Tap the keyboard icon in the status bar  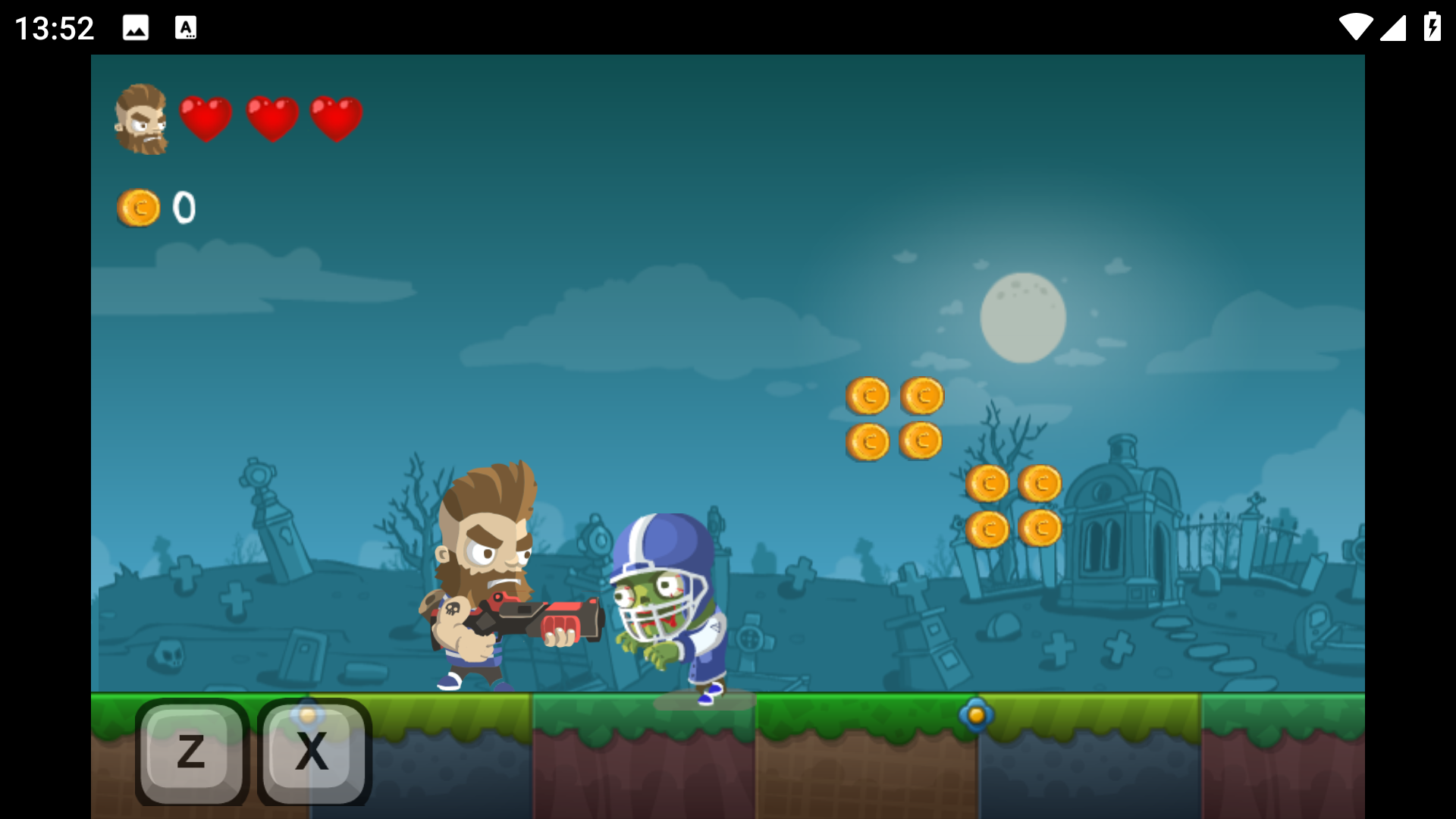click(x=186, y=28)
